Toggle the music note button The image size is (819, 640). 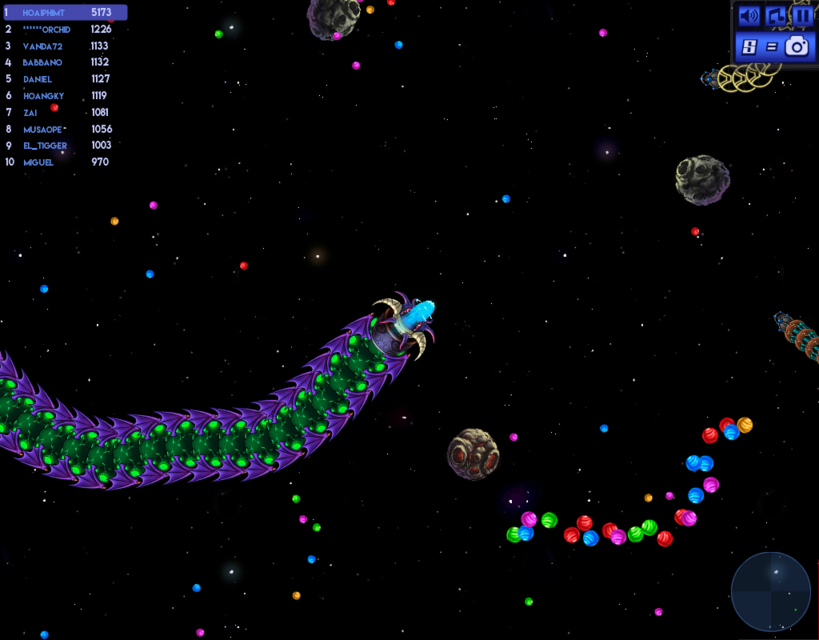pyautogui.click(x=776, y=16)
